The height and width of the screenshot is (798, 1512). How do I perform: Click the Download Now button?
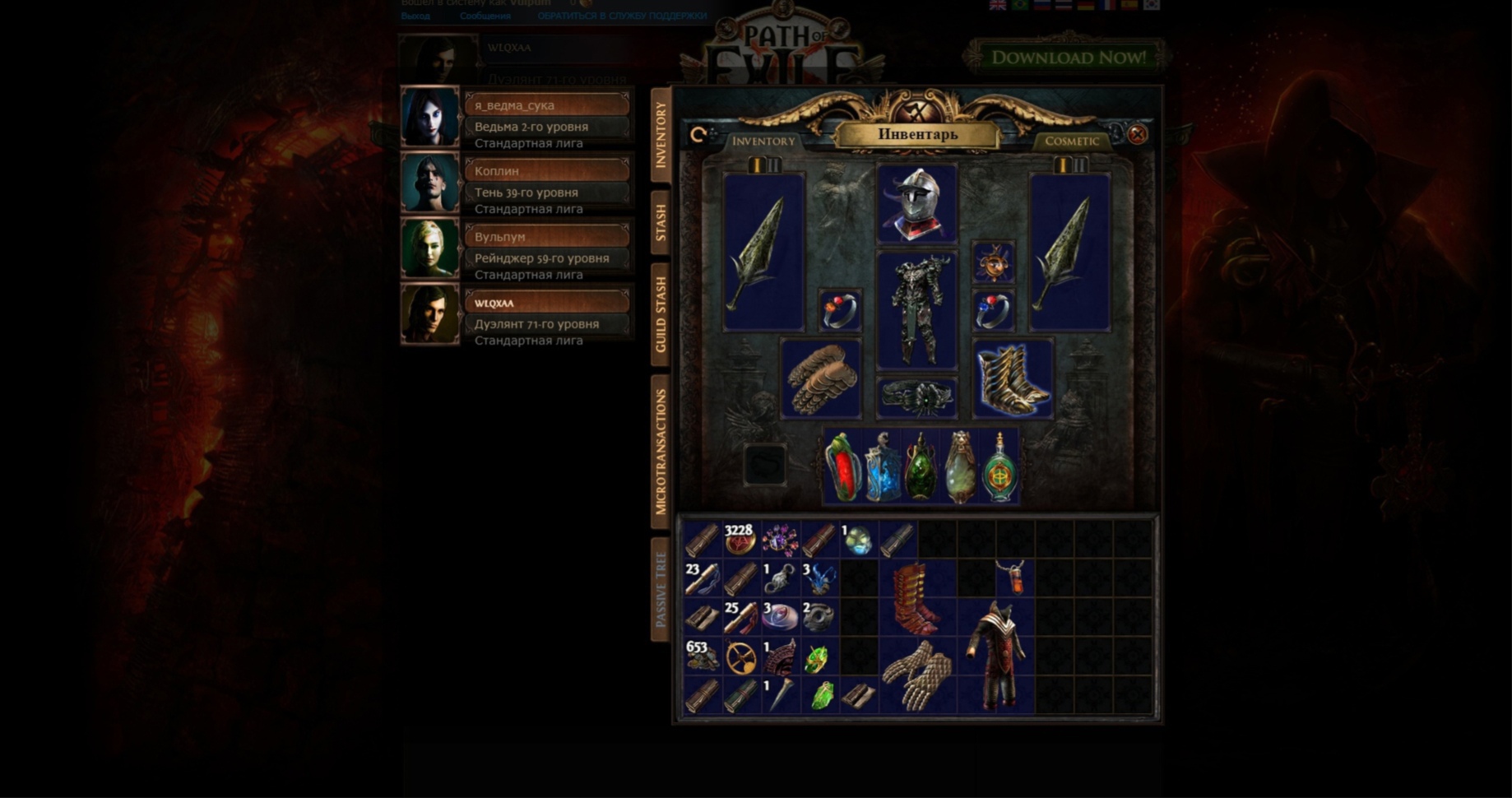(1067, 54)
